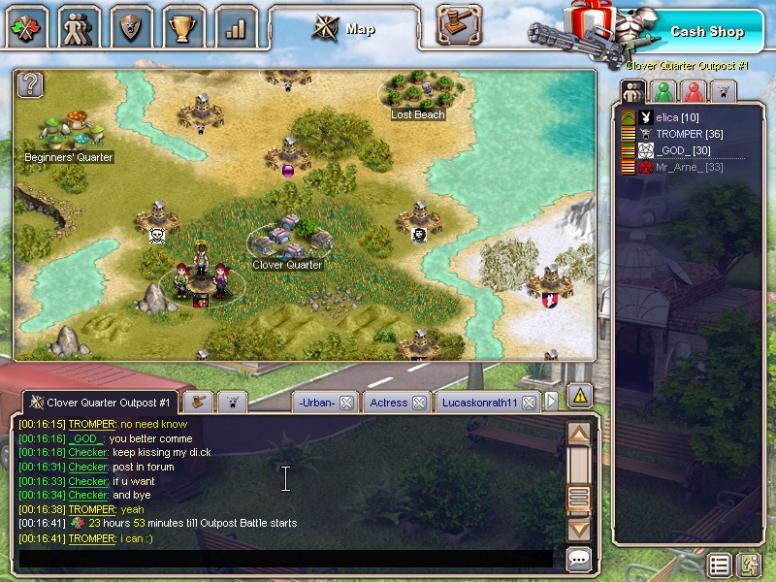Close the -Urban- private chat tab
The height and width of the screenshot is (582, 776).
coord(346,403)
